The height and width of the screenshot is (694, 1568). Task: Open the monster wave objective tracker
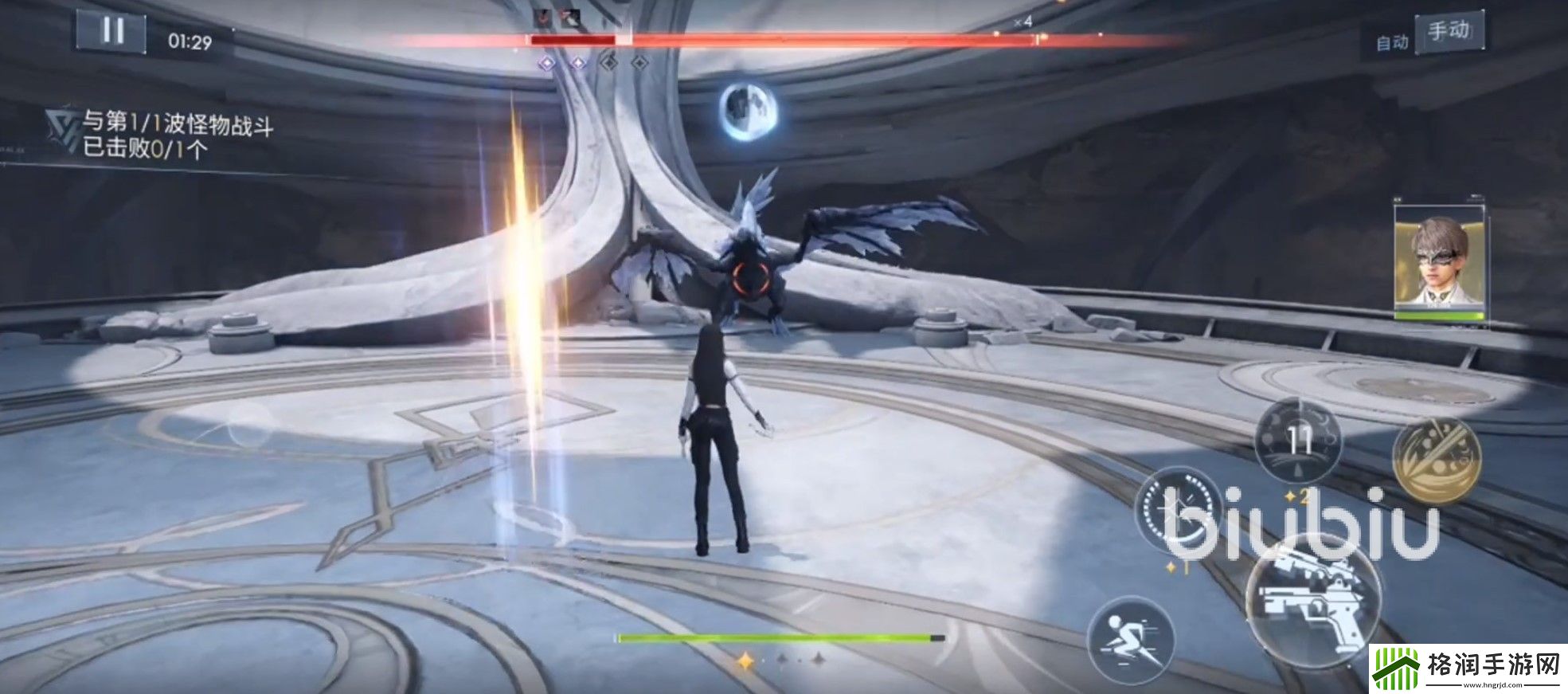point(159,135)
